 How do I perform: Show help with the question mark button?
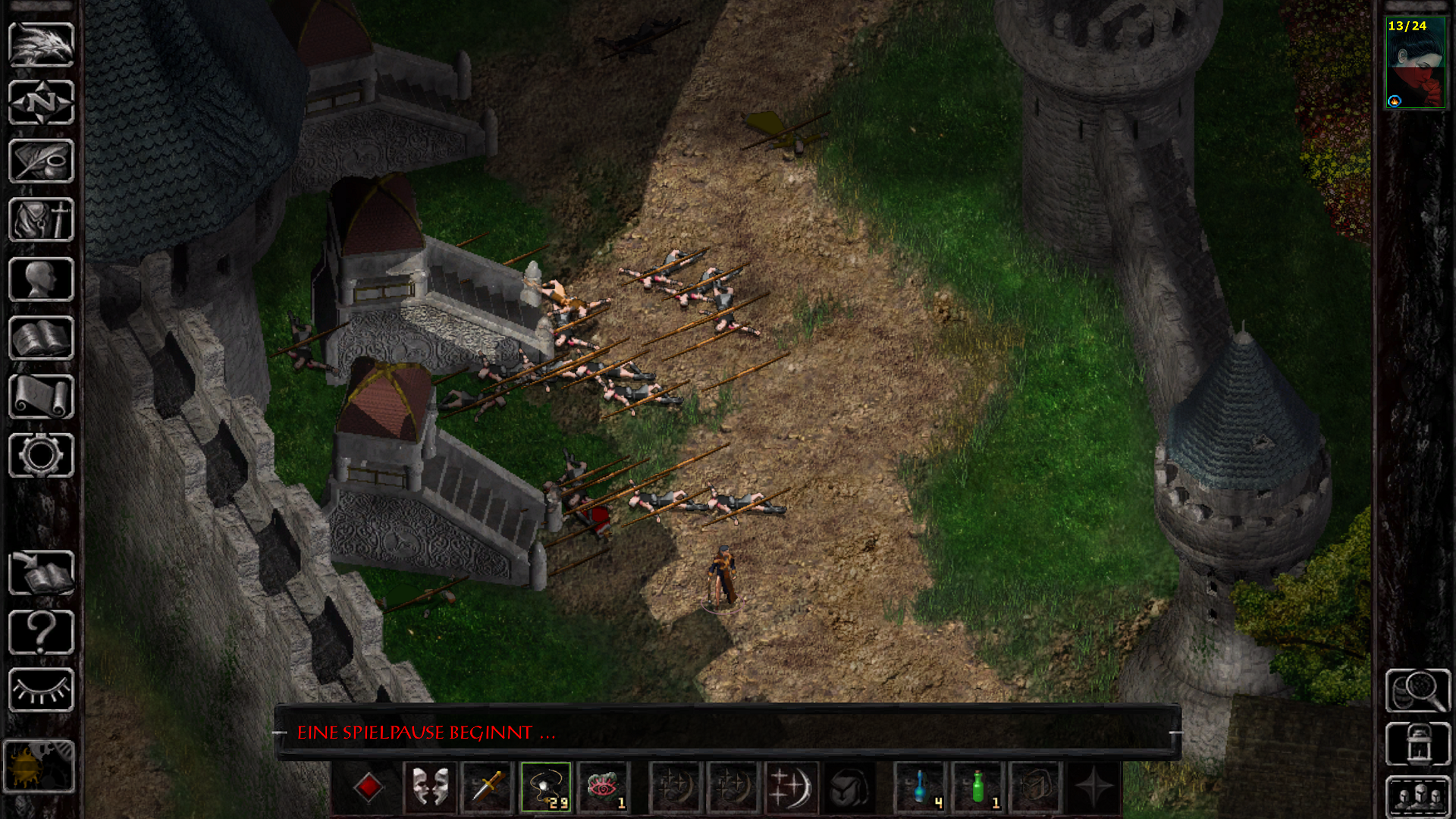41,632
